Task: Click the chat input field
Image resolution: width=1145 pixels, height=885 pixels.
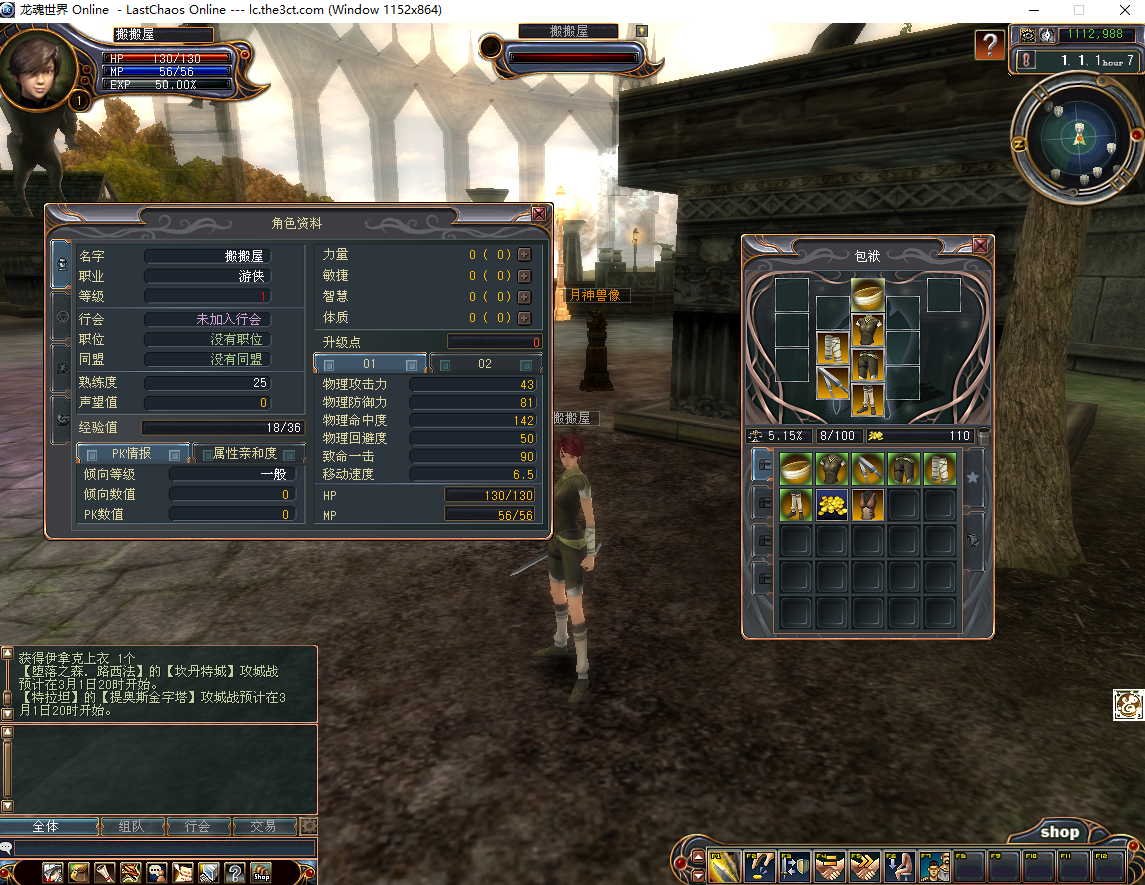Action: point(160,848)
